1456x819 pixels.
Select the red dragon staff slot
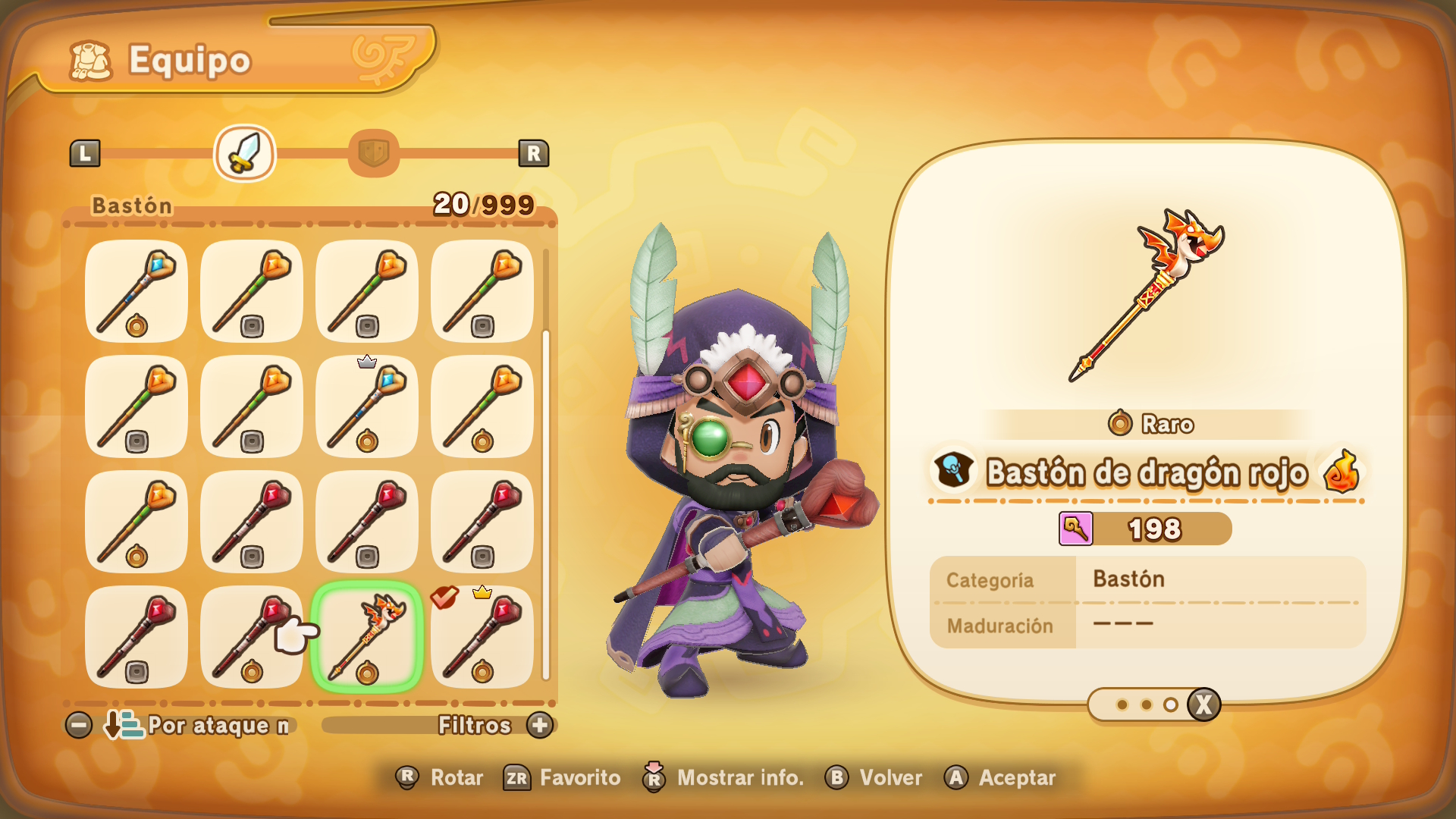[367, 637]
